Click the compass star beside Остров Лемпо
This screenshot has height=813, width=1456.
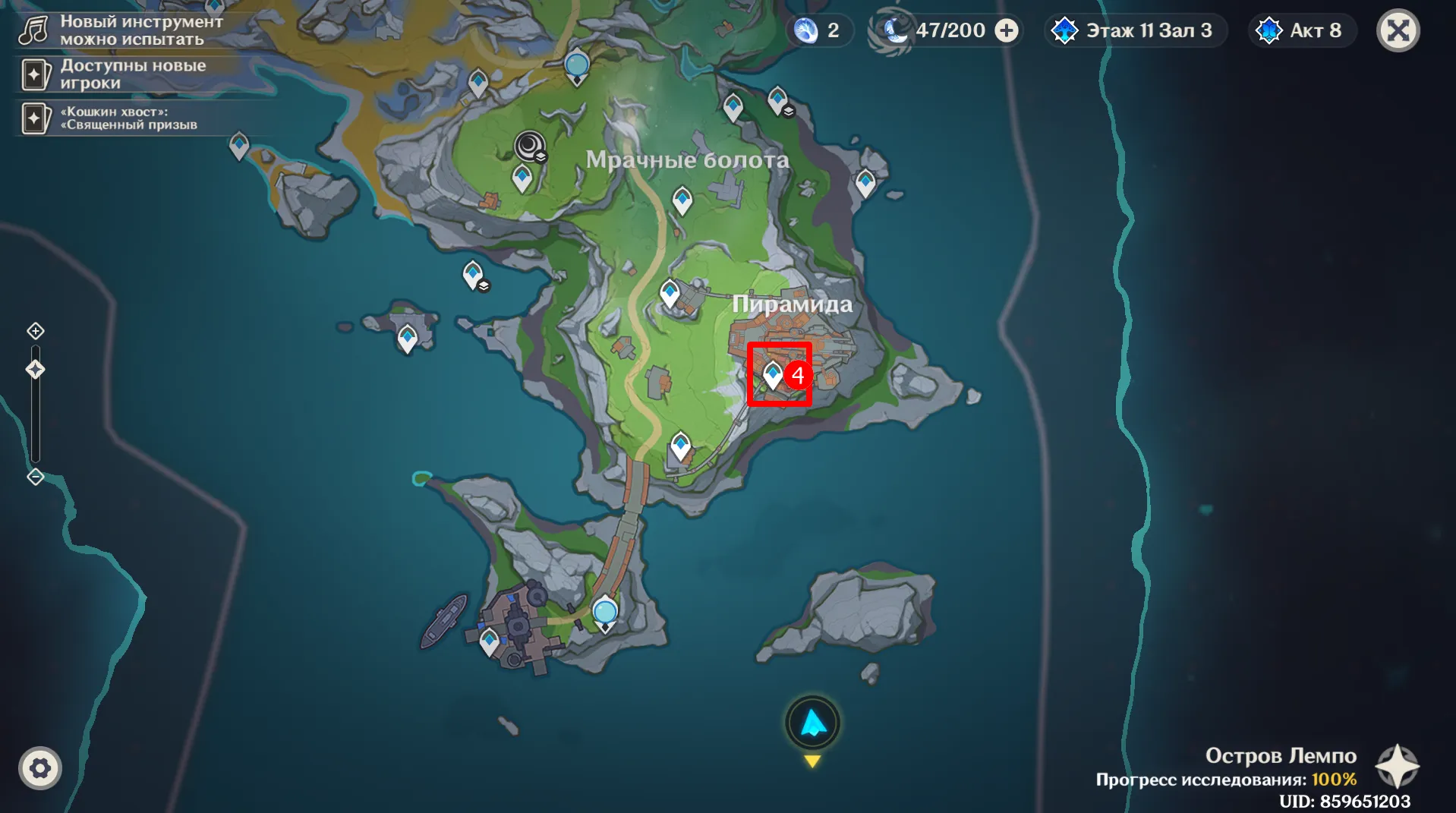[1397, 766]
